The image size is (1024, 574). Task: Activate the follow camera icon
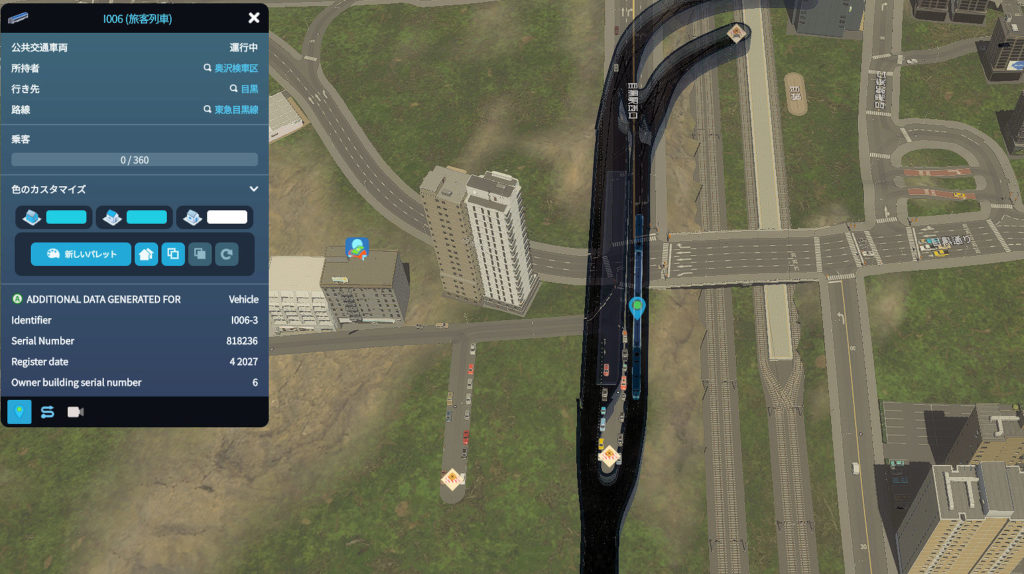tap(75, 412)
